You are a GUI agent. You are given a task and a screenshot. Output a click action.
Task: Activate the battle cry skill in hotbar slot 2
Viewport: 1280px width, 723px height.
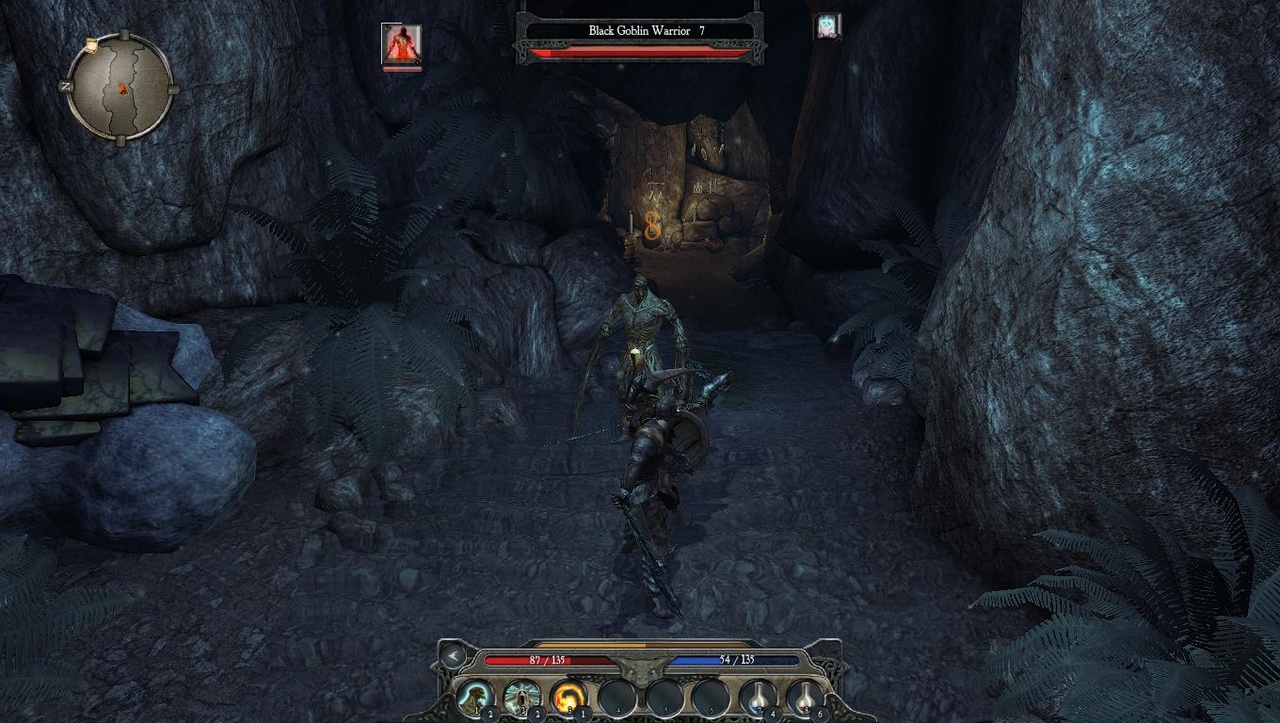click(523, 697)
